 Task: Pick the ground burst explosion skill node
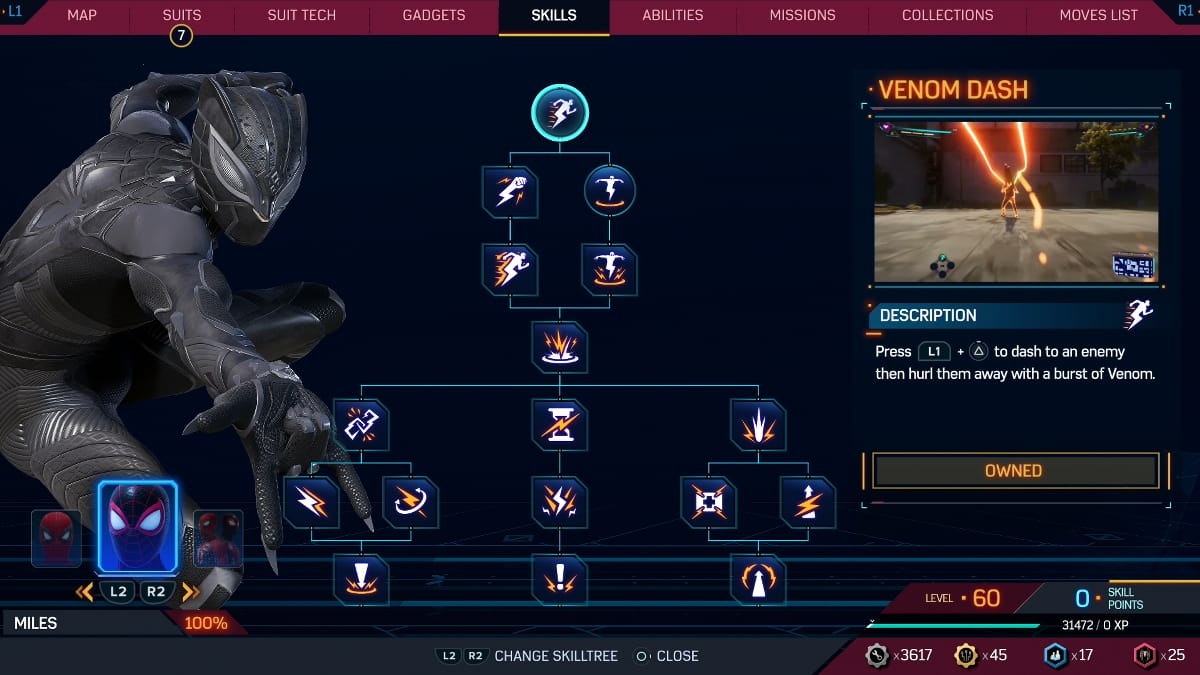click(x=560, y=347)
